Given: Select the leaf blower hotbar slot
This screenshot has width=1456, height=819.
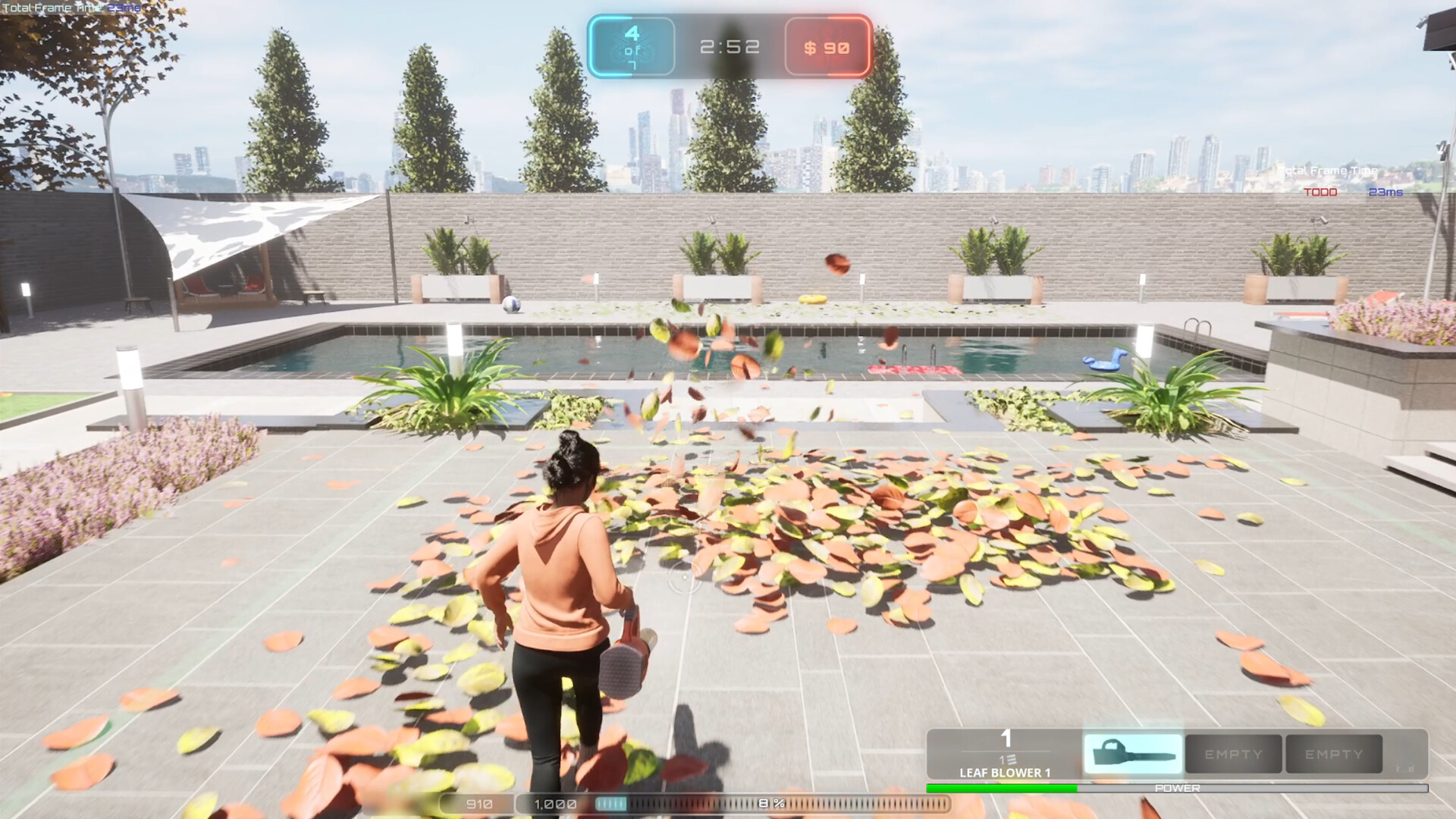Looking at the screenshot, I should click(1133, 754).
